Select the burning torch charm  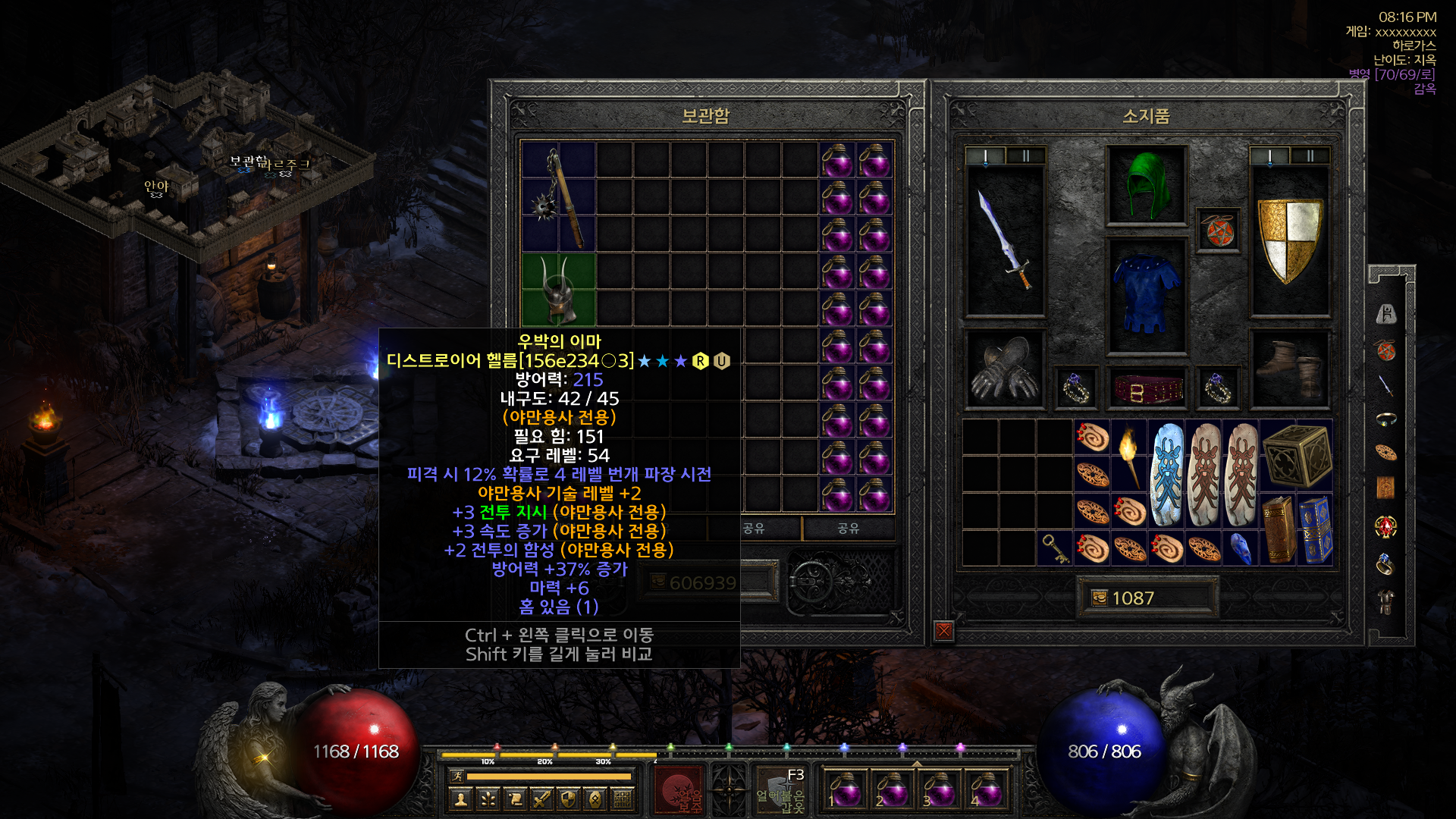click(x=1129, y=456)
